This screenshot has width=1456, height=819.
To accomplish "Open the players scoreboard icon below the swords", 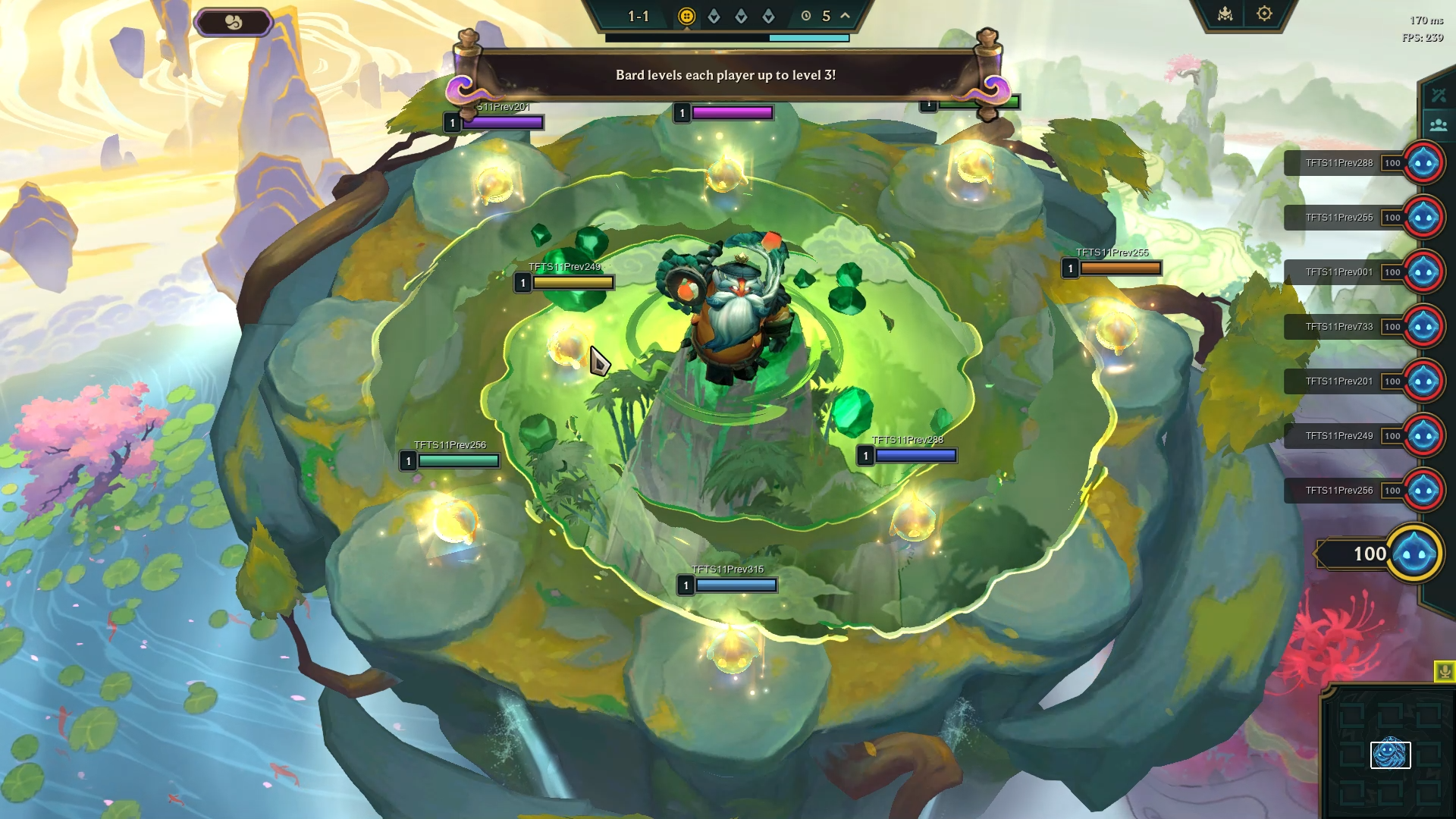I will tap(1439, 124).
